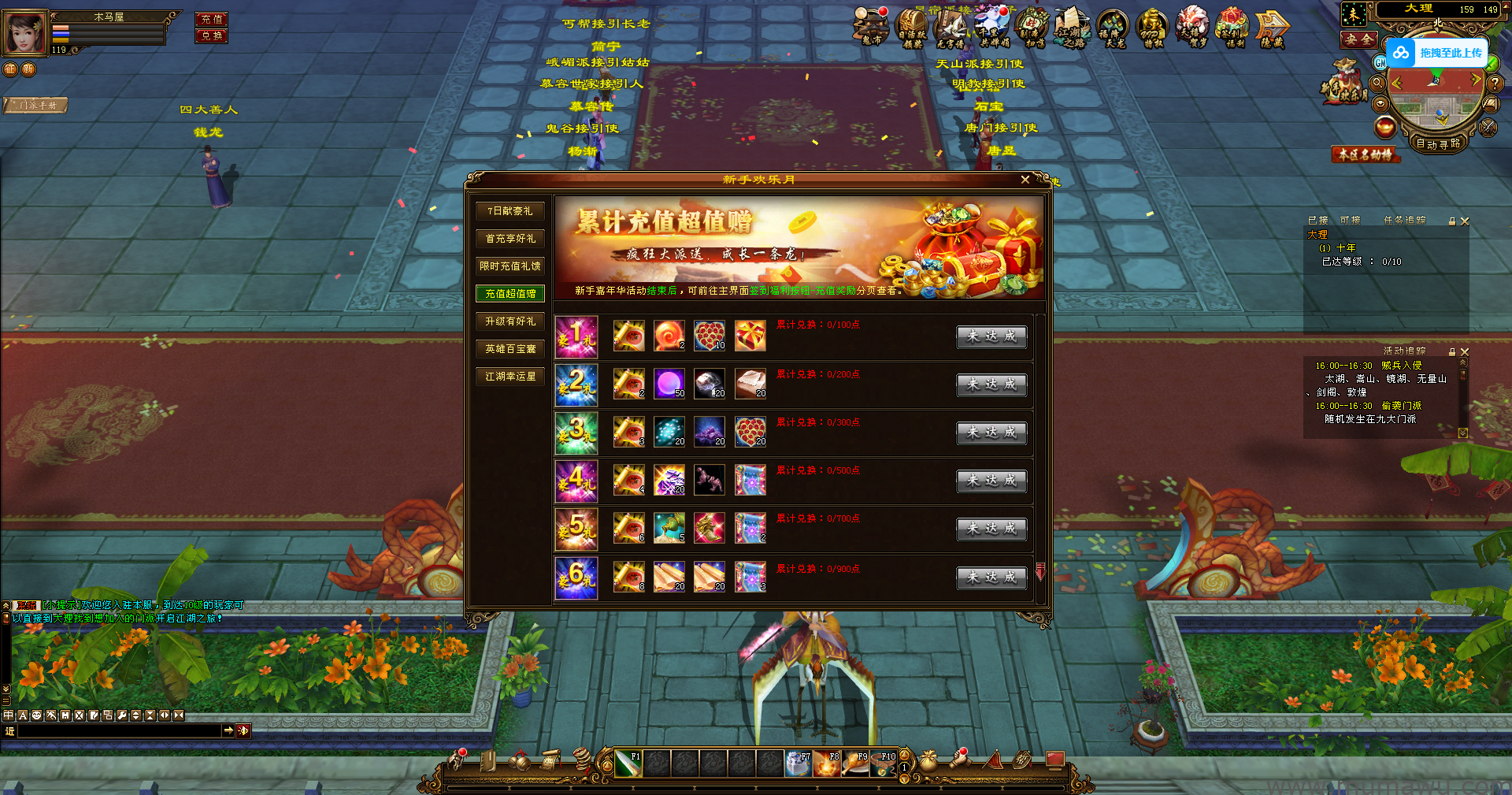Screen dimensions: 1512x795
Task: Click 未达成 button for gift tier 6
Action: pyautogui.click(x=991, y=578)
